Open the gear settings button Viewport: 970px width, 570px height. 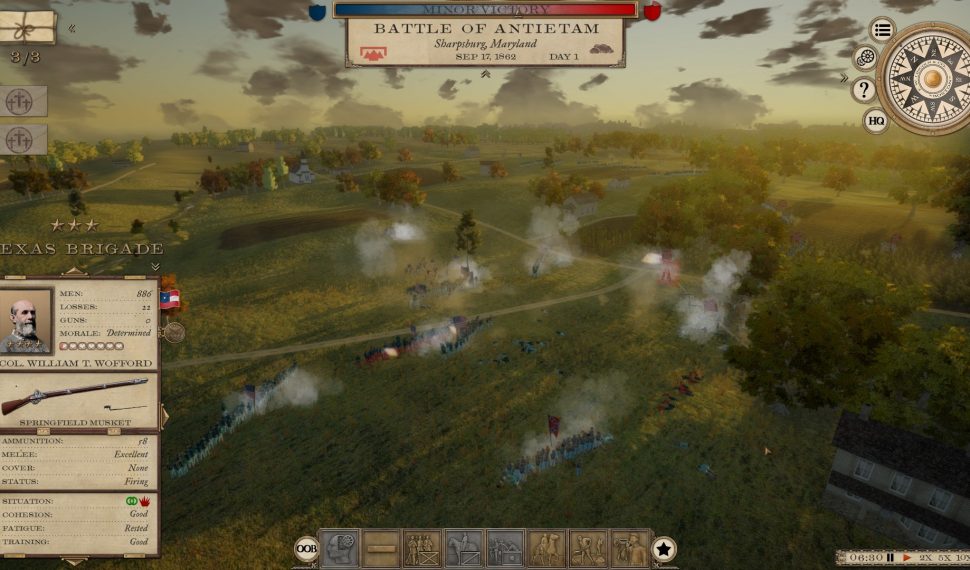point(866,58)
